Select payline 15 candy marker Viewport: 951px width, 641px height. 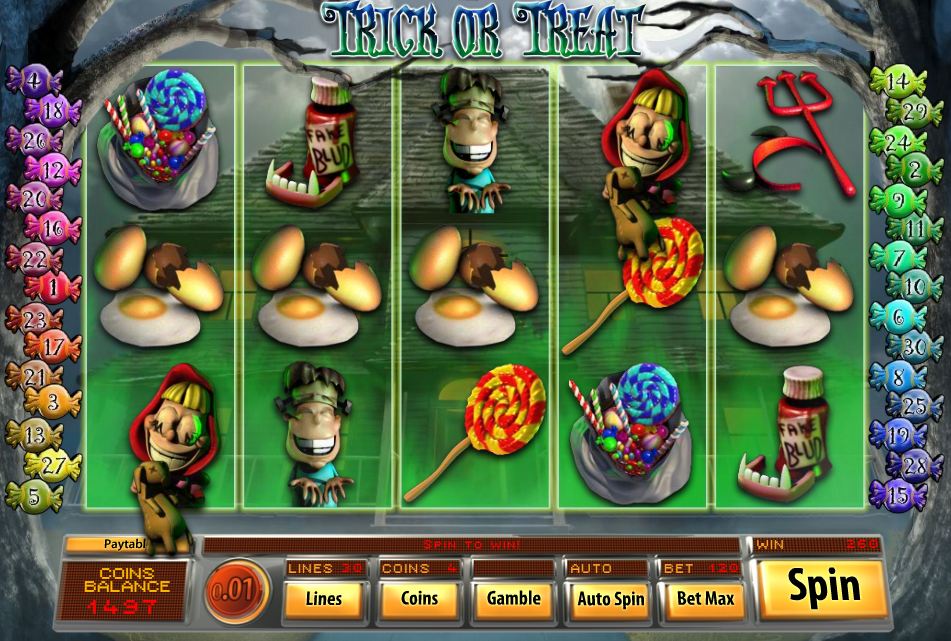point(898,494)
